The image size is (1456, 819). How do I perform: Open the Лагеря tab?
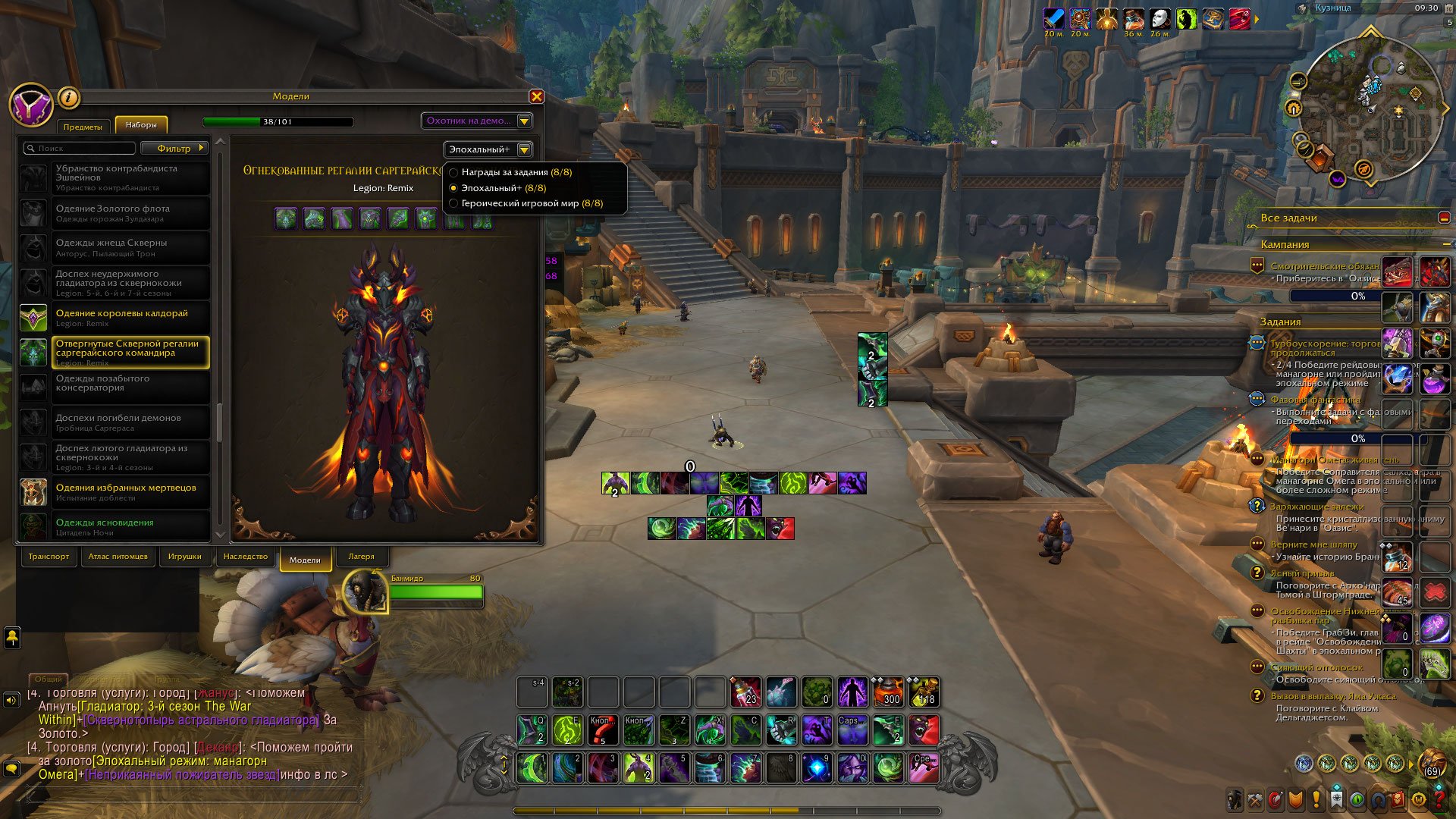361,557
